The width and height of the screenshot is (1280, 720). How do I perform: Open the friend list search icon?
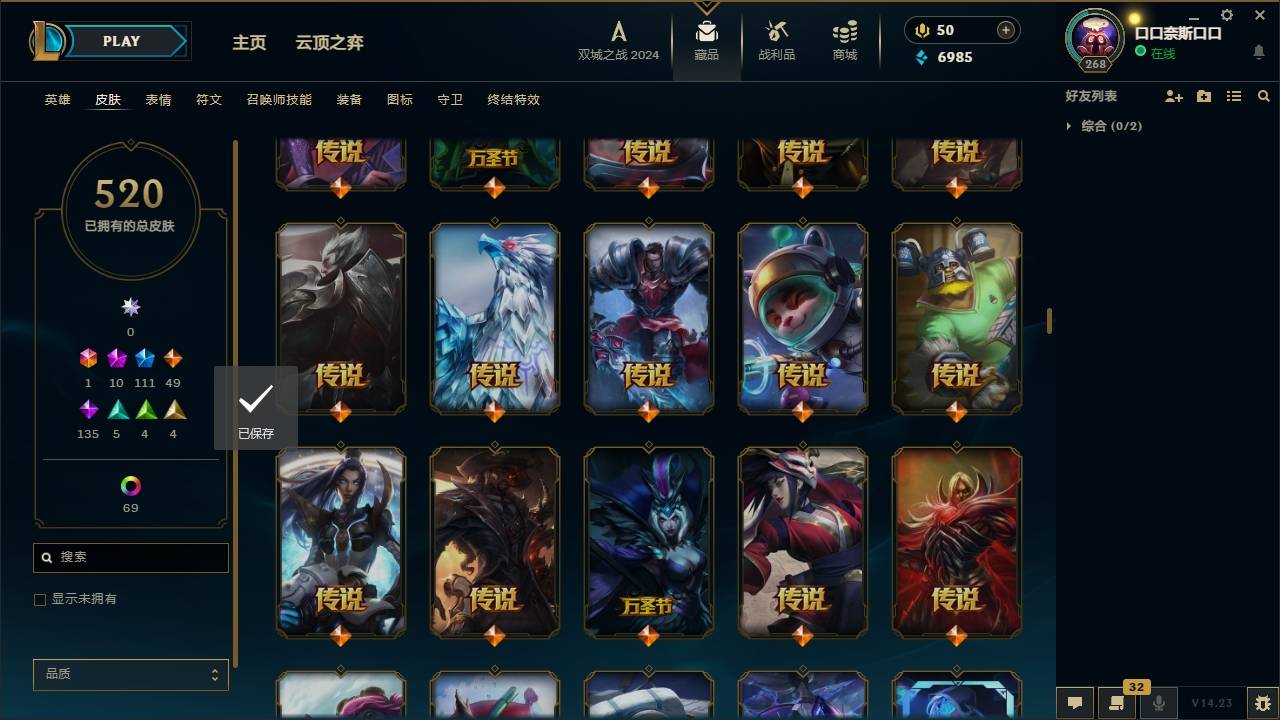coord(1264,96)
